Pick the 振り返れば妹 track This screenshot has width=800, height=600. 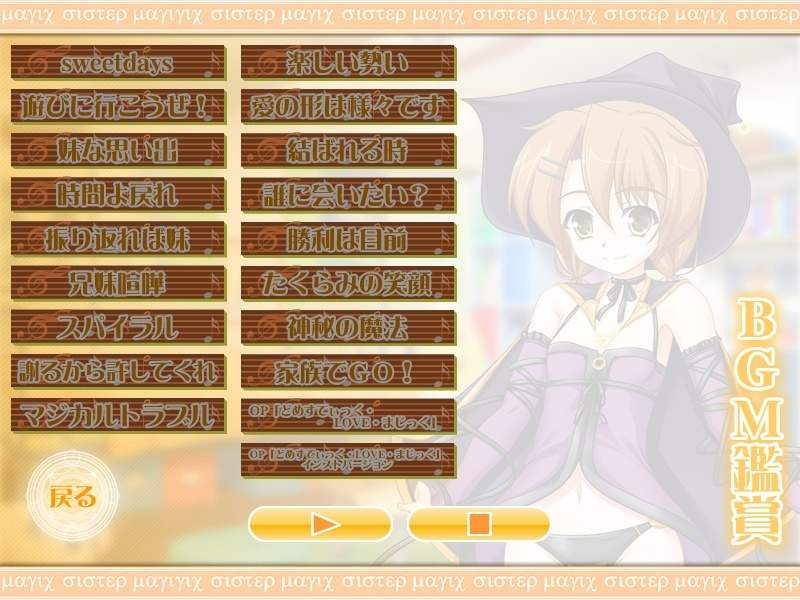(117, 238)
